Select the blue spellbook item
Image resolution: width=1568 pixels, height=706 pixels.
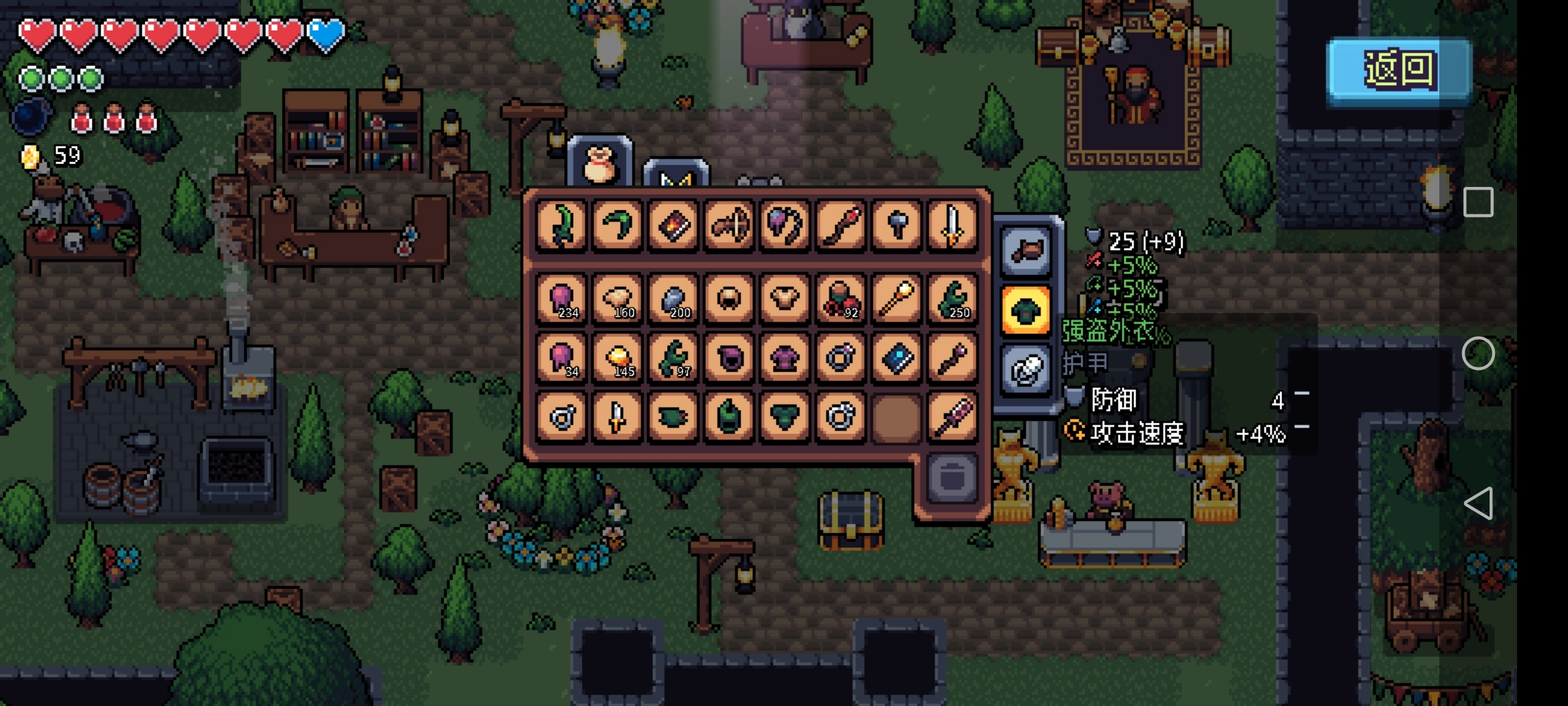point(896,358)
